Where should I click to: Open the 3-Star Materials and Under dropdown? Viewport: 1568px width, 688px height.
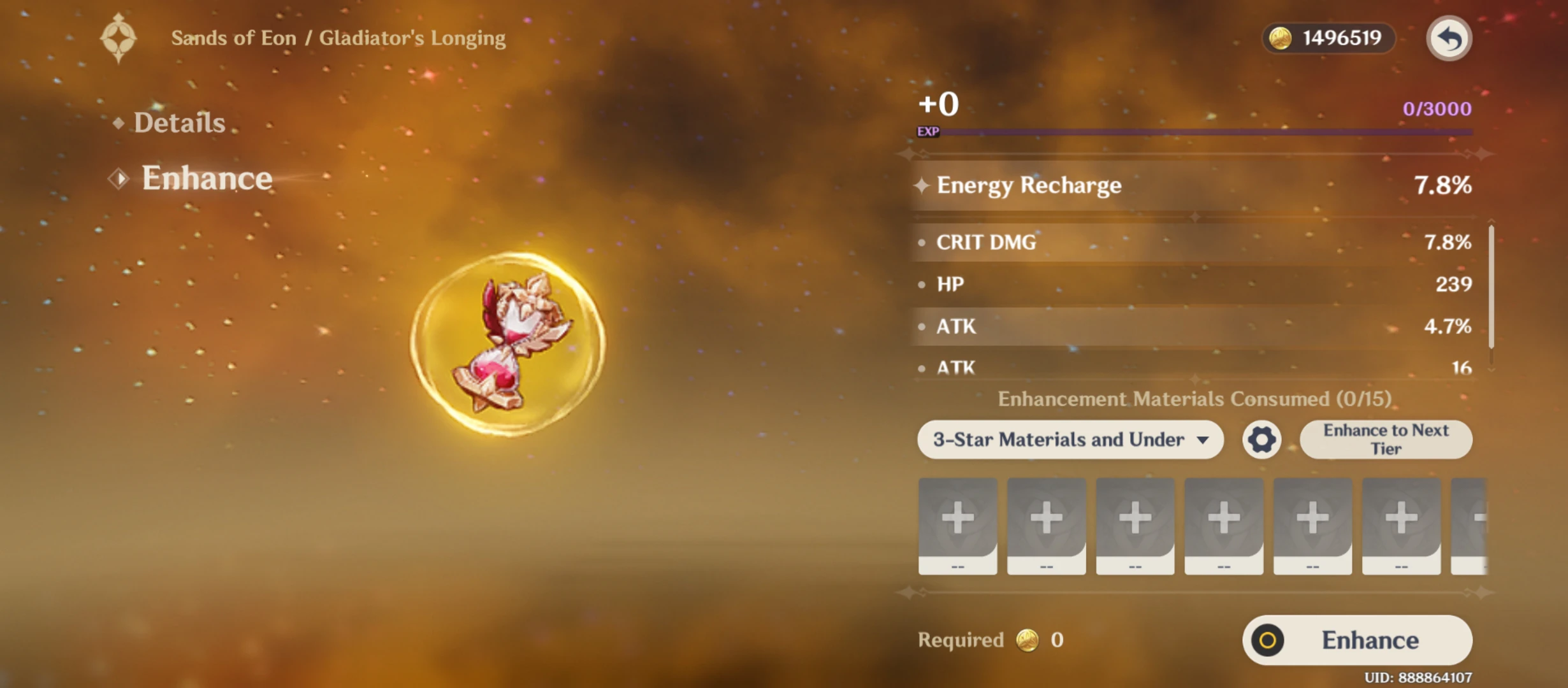(x=1070, y=440)
